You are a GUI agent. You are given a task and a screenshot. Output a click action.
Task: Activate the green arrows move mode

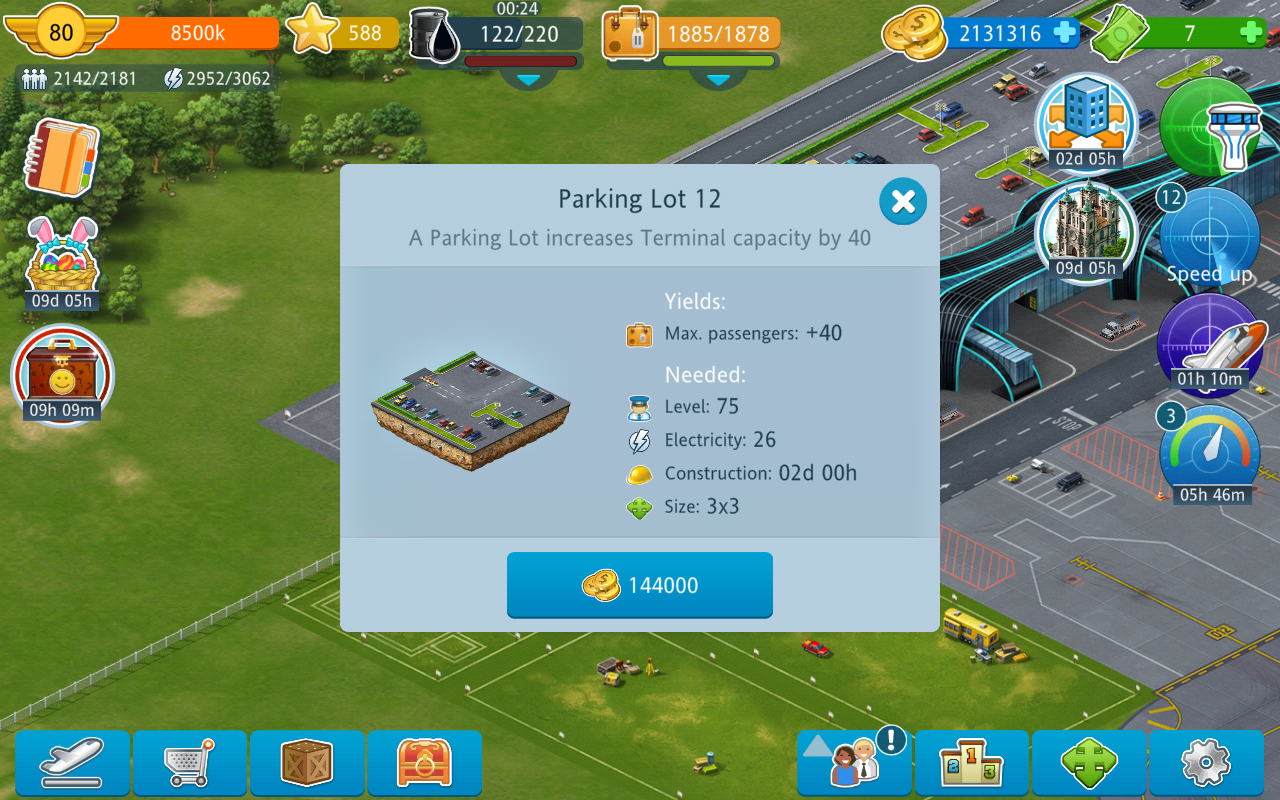tap(1089, 764)
